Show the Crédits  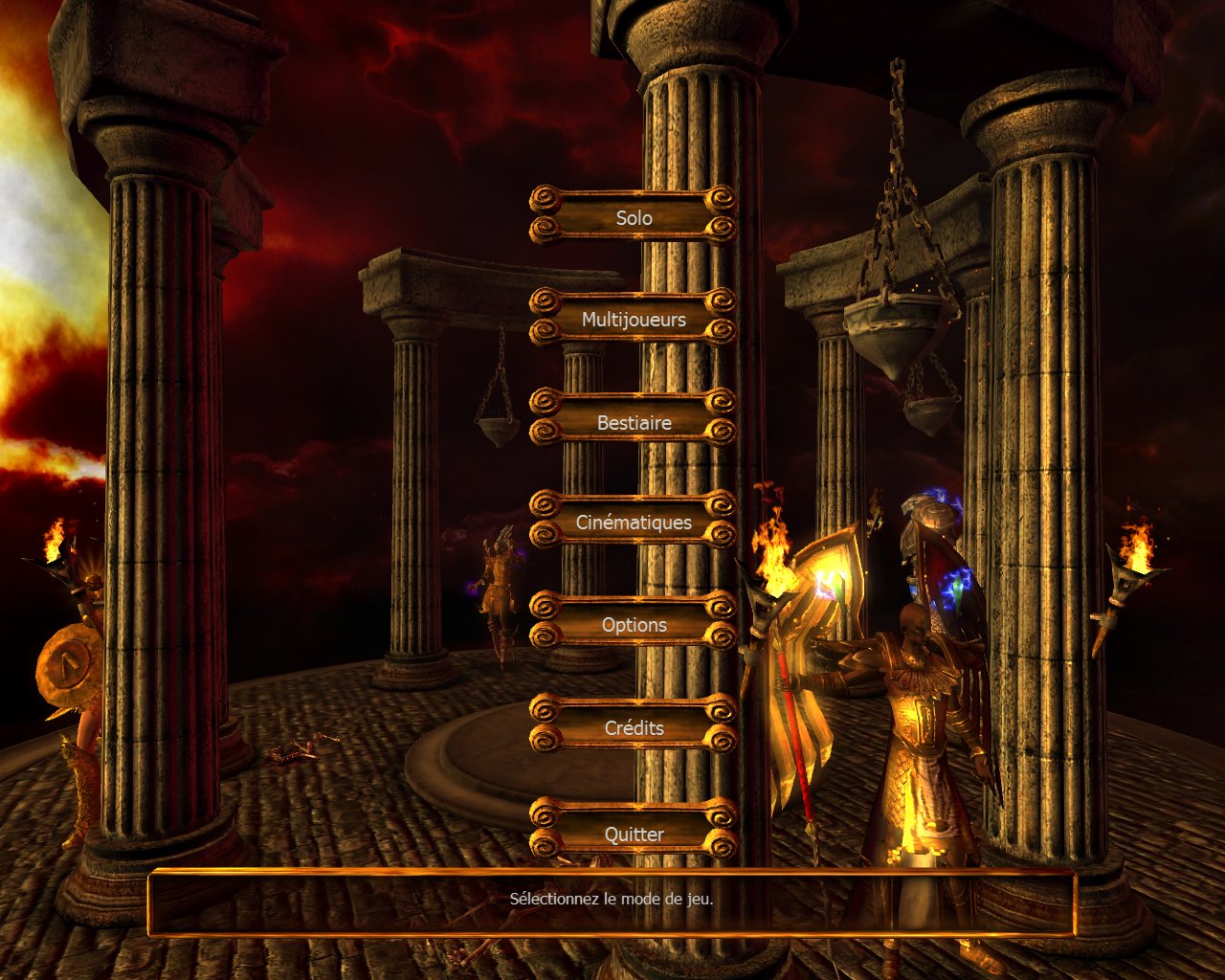pyautogui.click(x=634, y=727)
